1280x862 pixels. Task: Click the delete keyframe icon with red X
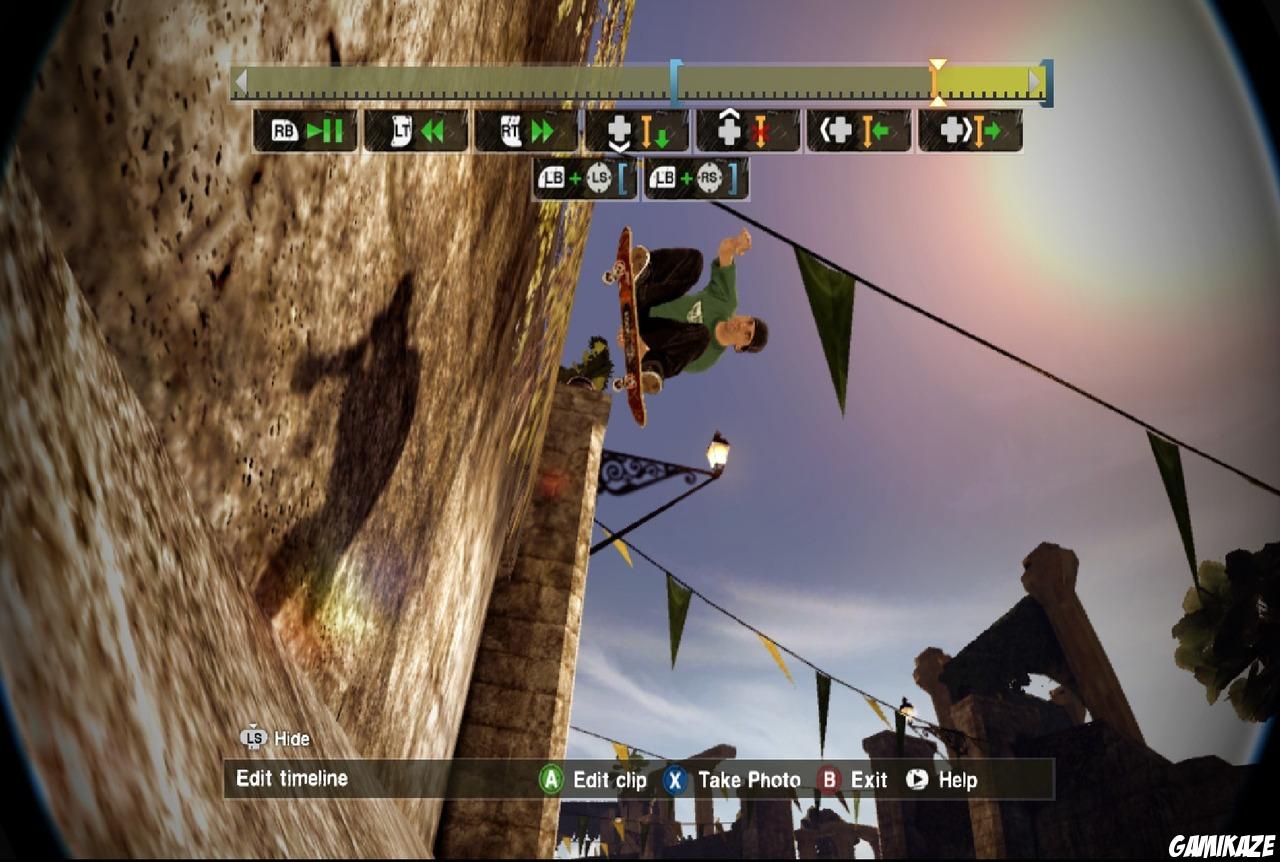[x=750, y=130]
